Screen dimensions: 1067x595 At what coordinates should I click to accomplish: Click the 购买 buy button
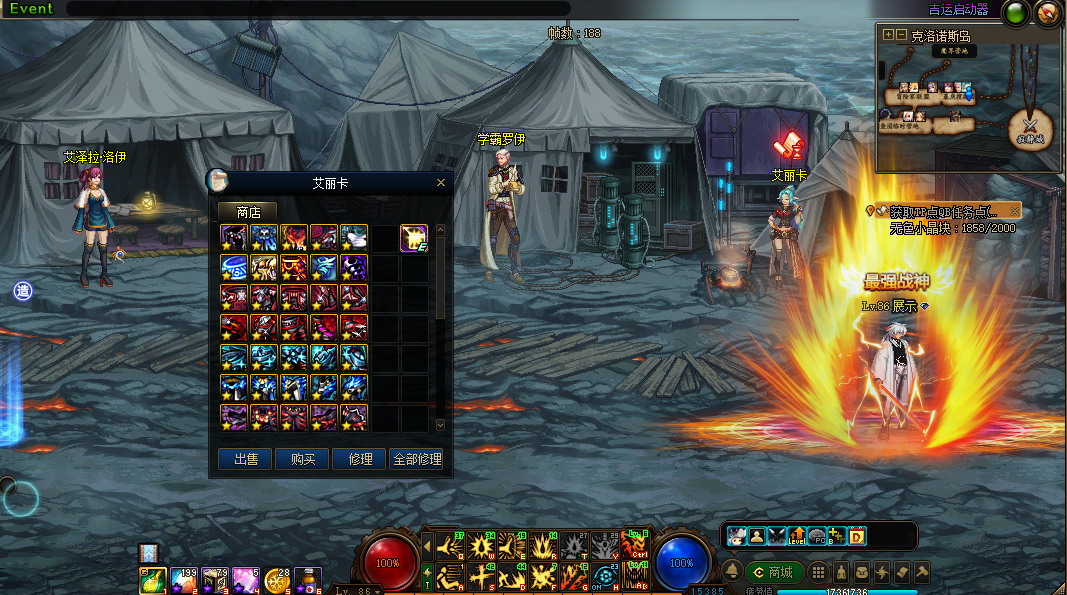click(302, 459)
